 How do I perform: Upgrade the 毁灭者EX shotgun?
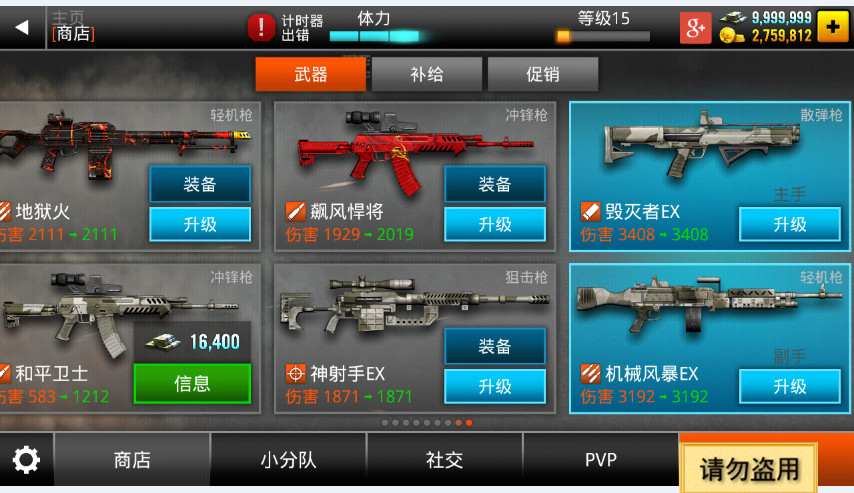click(790, 224)
